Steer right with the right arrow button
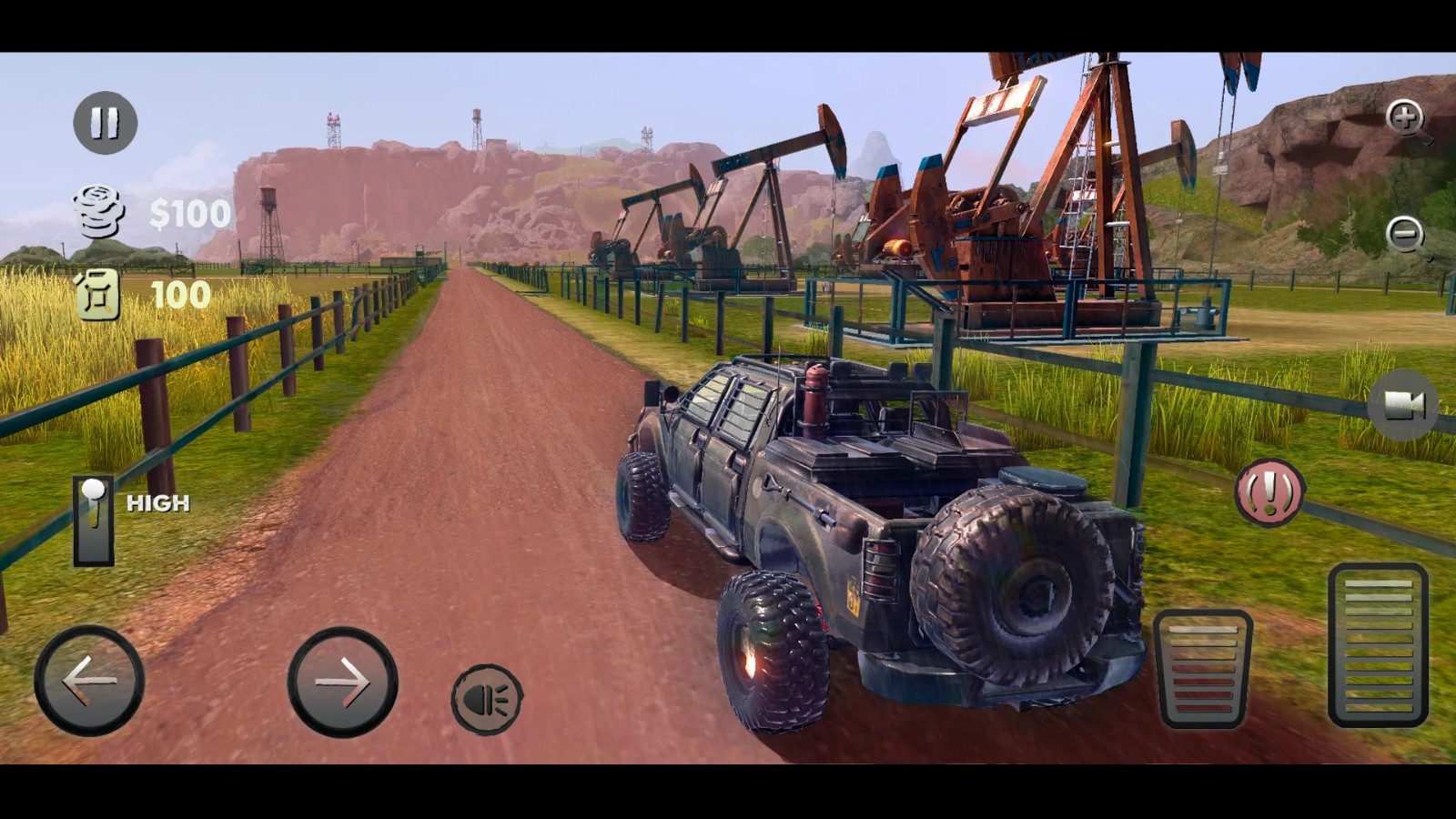 tap(342, 682)
